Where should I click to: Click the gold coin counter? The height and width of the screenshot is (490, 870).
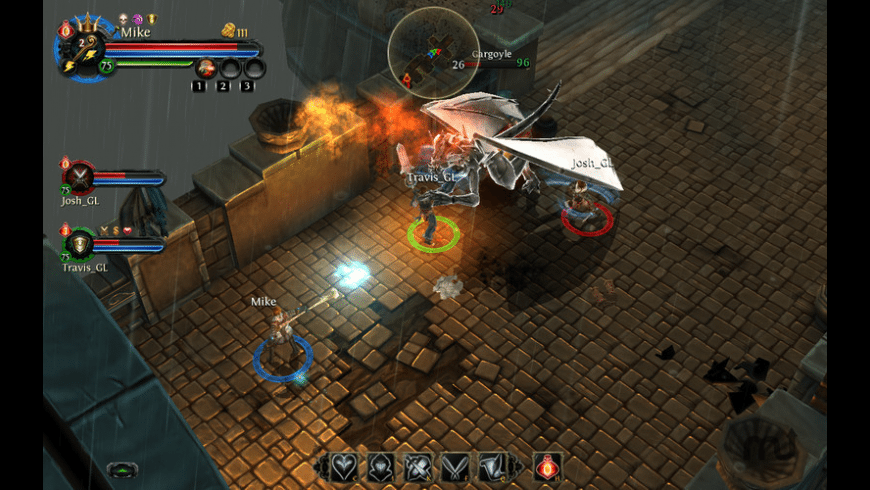(232, 30)
